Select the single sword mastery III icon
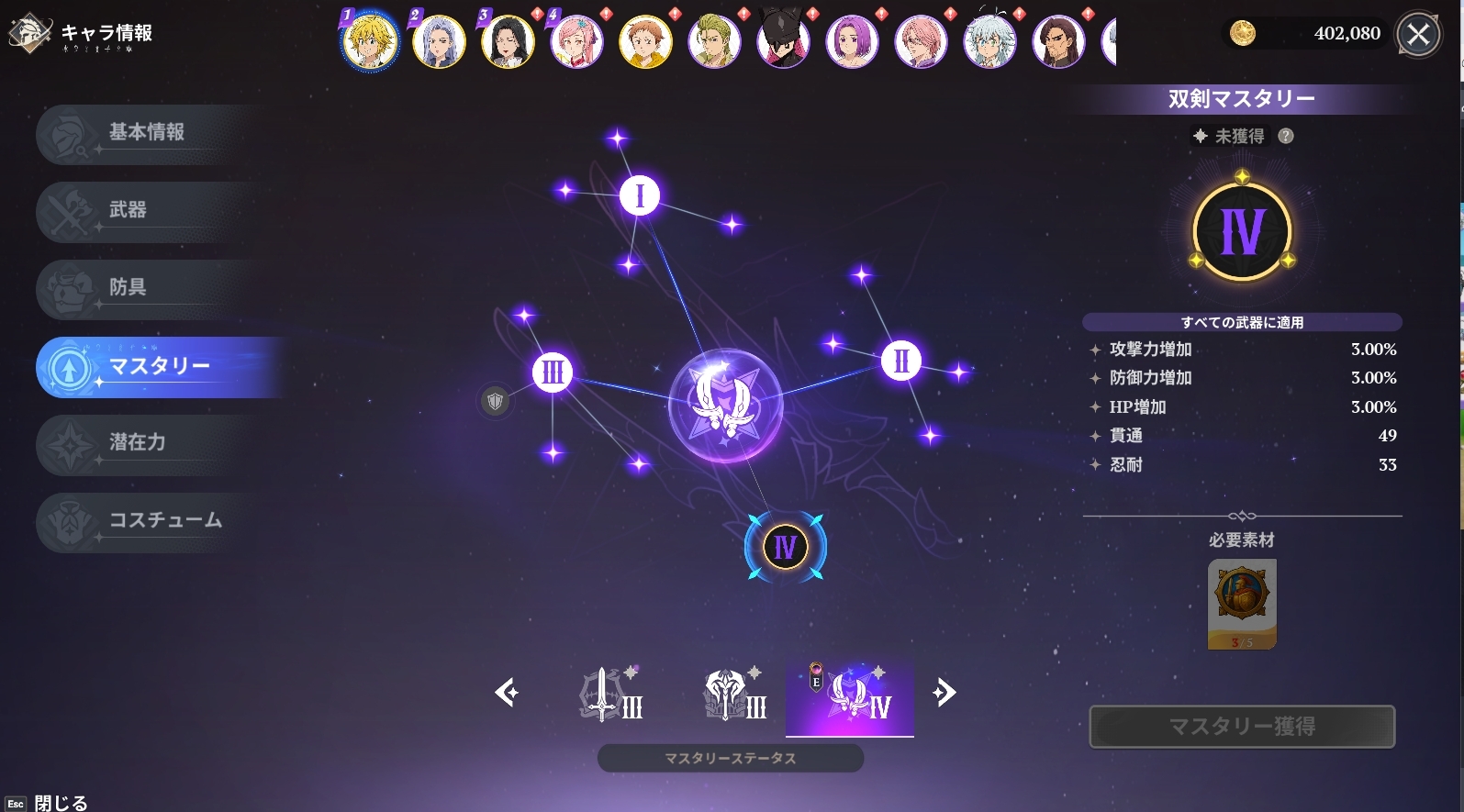 point(611,696)
